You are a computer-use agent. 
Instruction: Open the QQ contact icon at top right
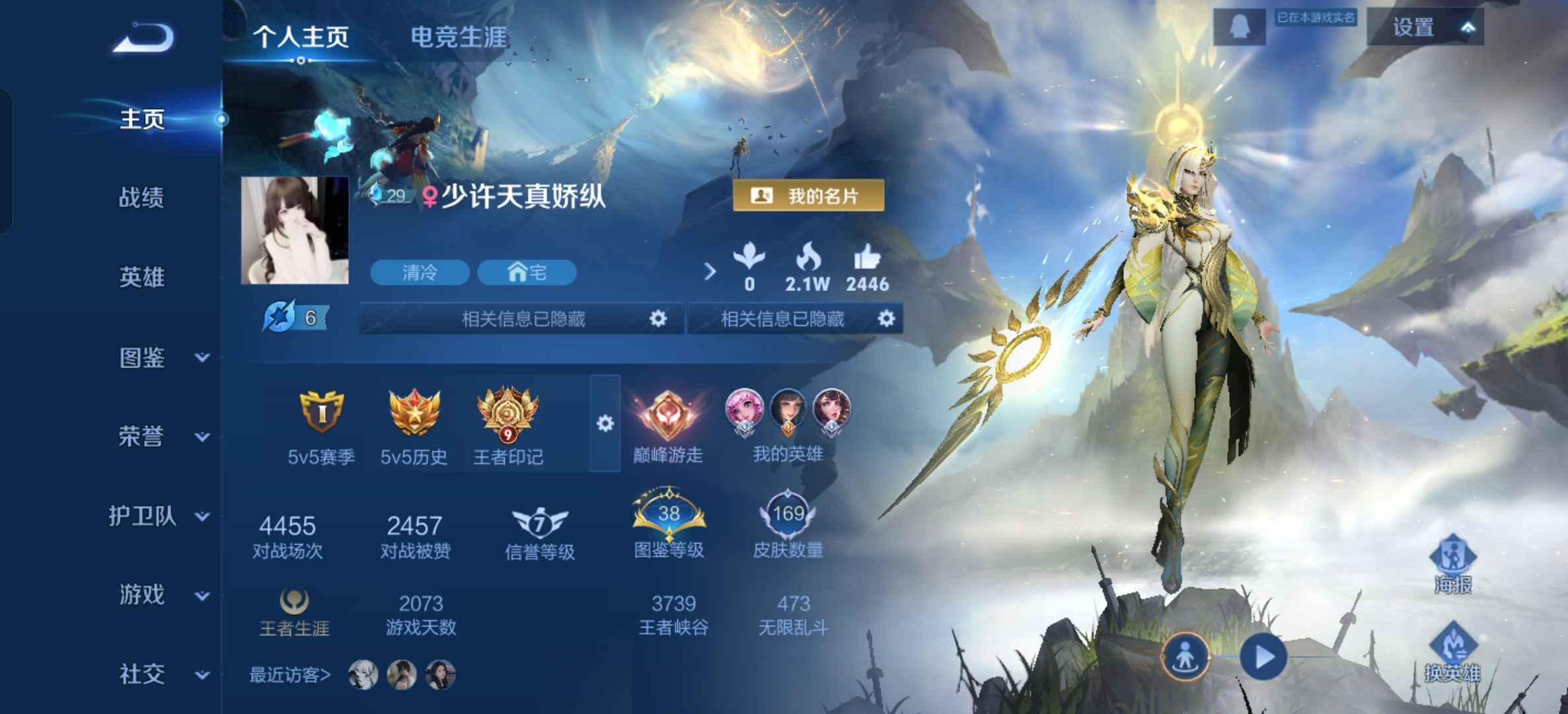(1243, 26)
